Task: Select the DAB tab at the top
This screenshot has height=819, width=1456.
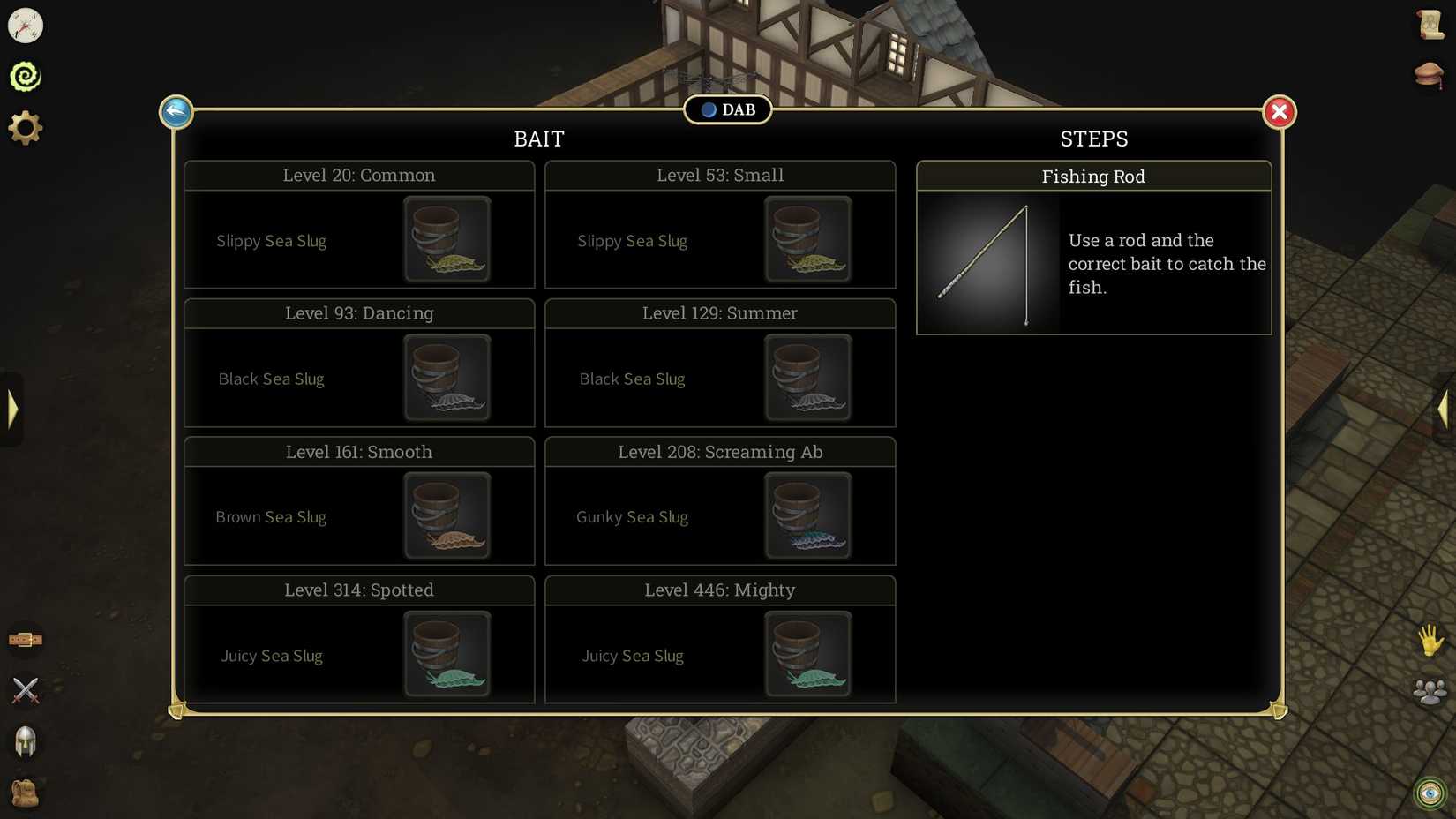Action: (727, 109)
